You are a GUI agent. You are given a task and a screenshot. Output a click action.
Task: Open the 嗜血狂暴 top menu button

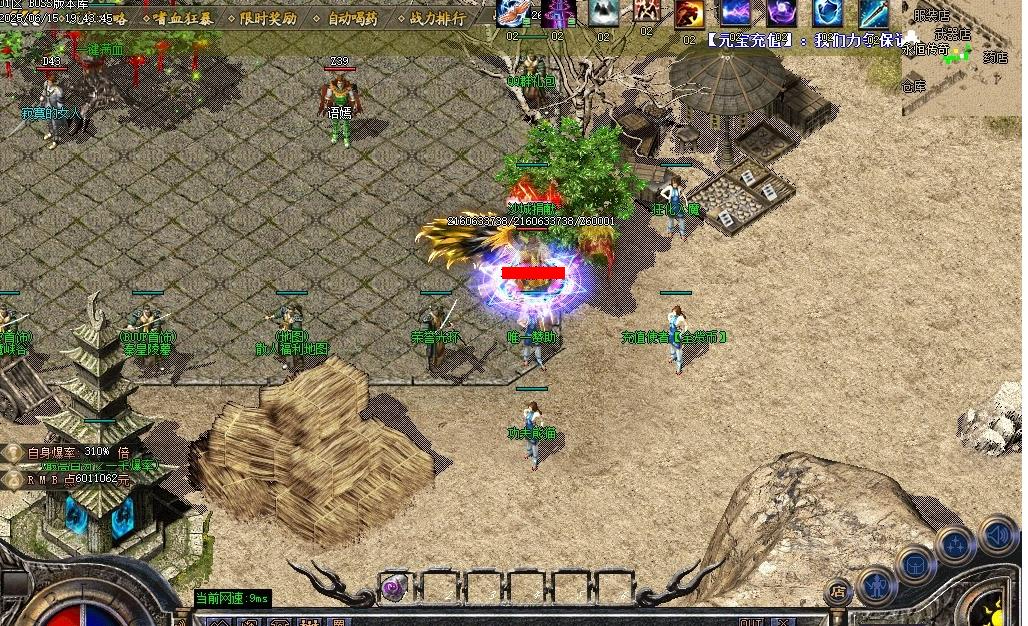click(x=182, y=18)
